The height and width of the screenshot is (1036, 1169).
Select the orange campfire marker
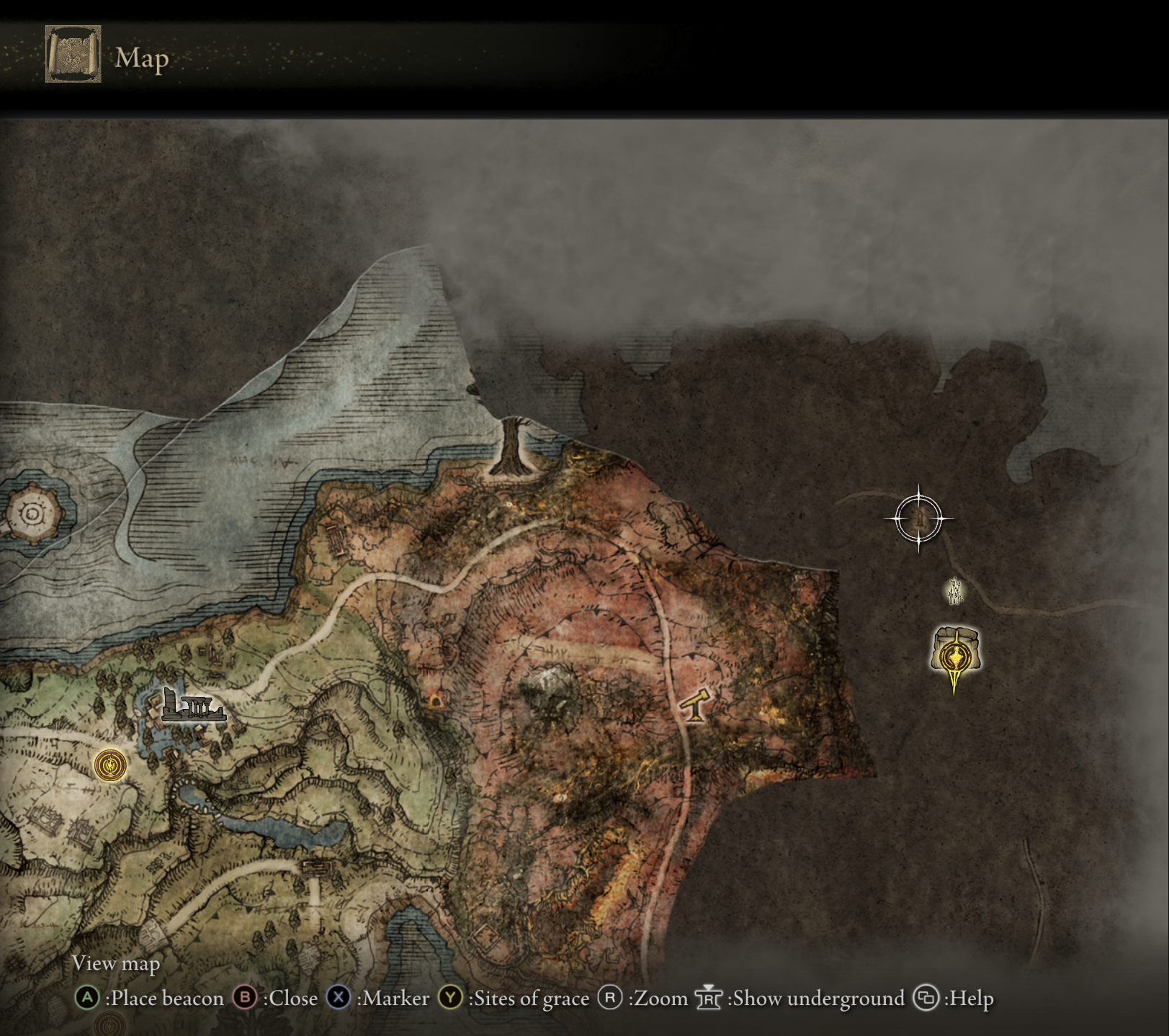pos(436,700)
